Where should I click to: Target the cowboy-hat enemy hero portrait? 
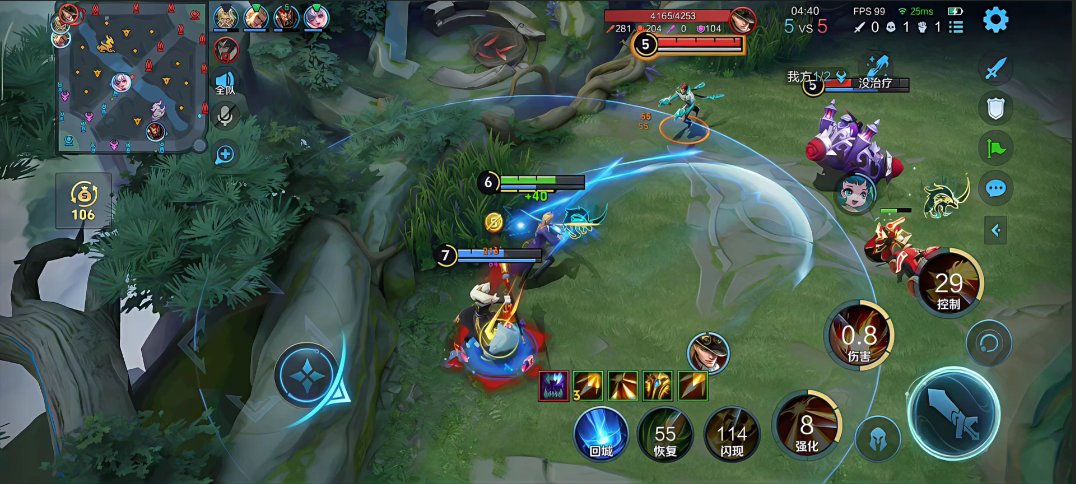(708, 352)
